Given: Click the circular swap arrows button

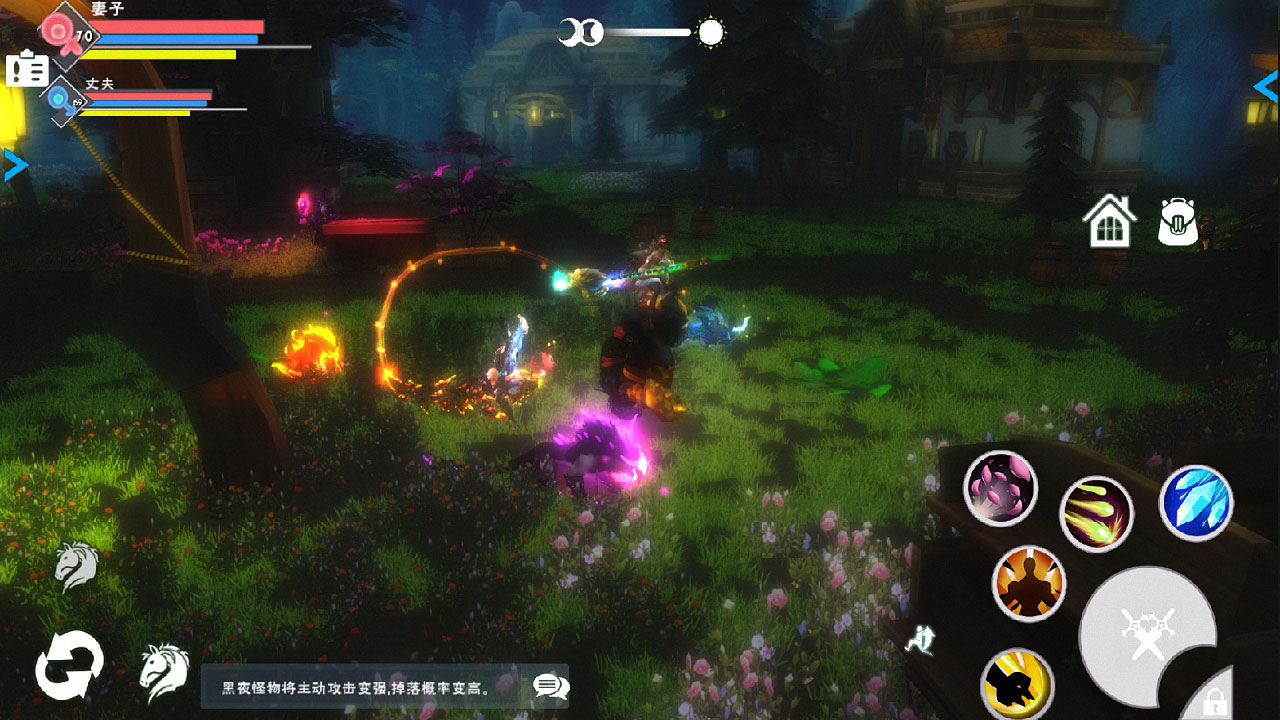Looking at the screenshot, I should pyautogui.click(x=69, y=665).
